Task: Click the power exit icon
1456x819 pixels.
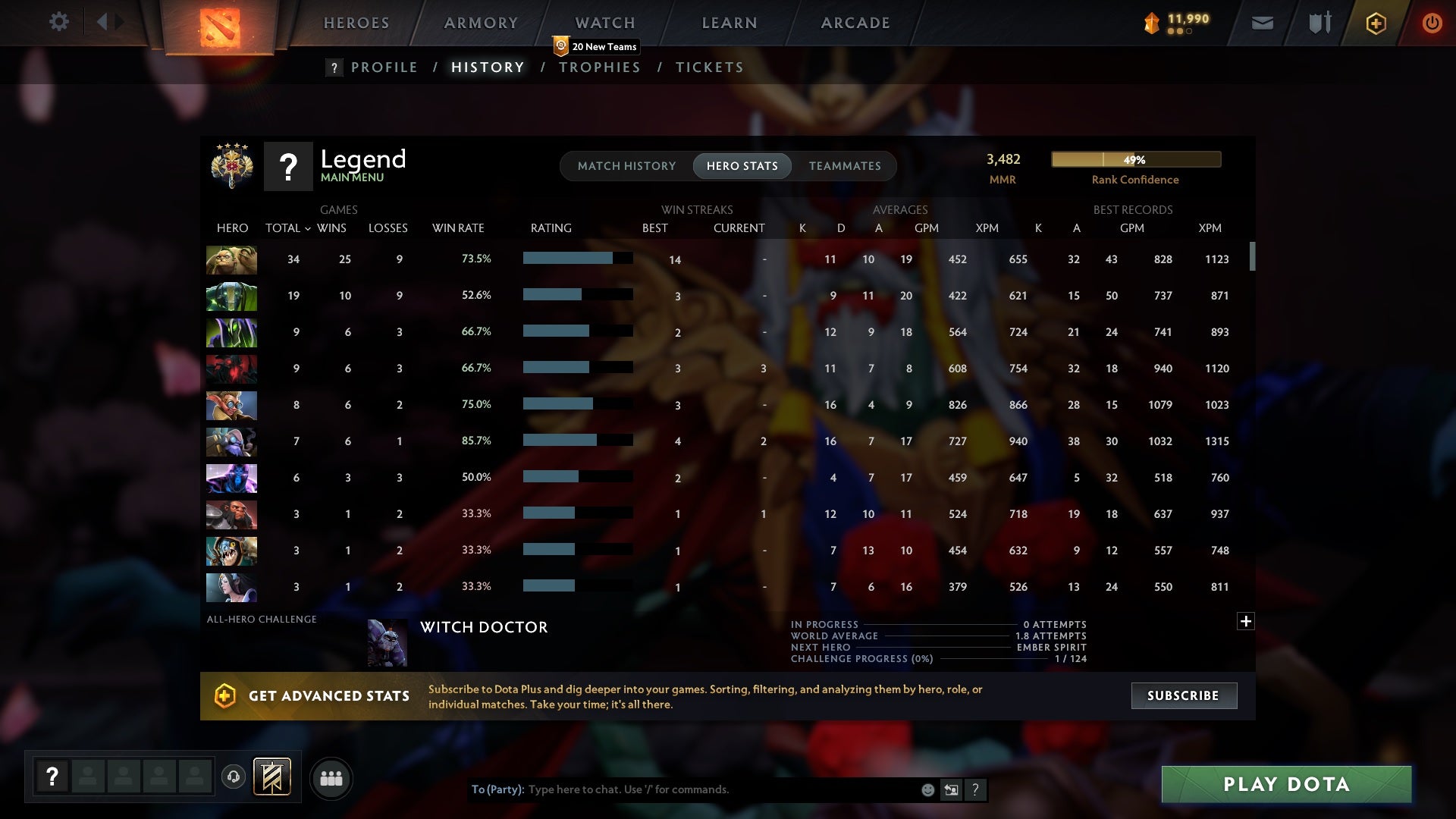Action: click(x=1432, y=23)
